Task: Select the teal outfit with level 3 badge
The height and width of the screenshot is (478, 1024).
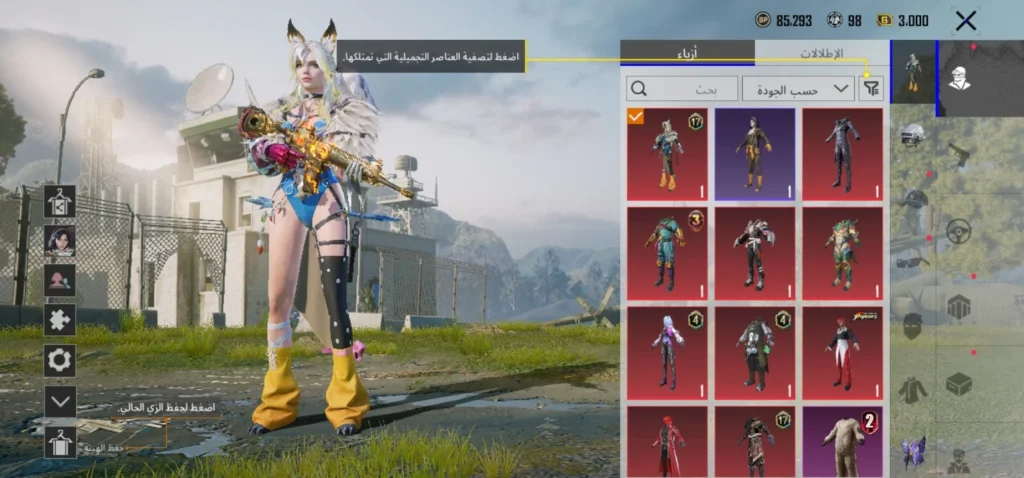Action: (x=667, y=253)
